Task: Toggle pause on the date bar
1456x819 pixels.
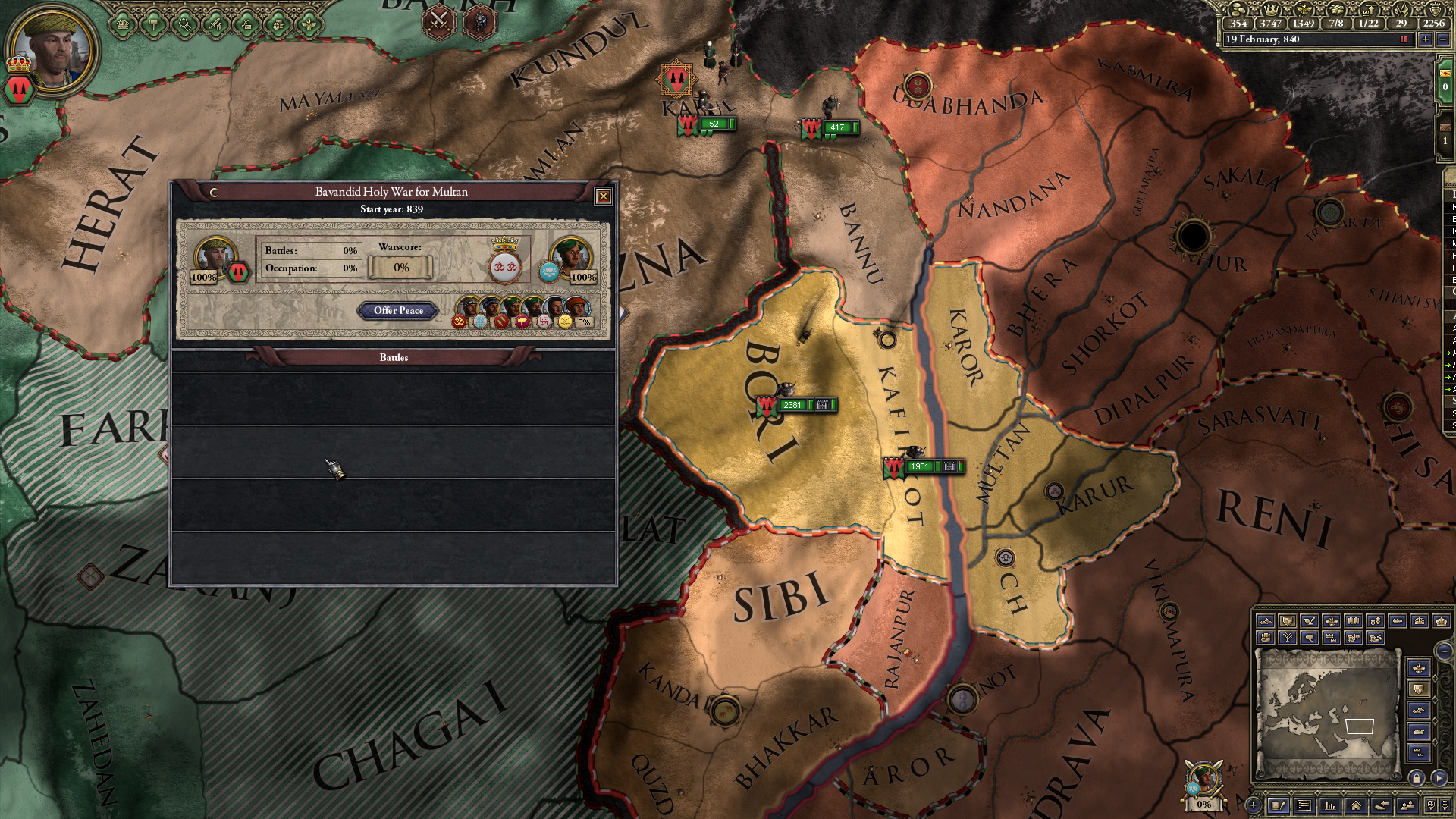Action: 1403,39
